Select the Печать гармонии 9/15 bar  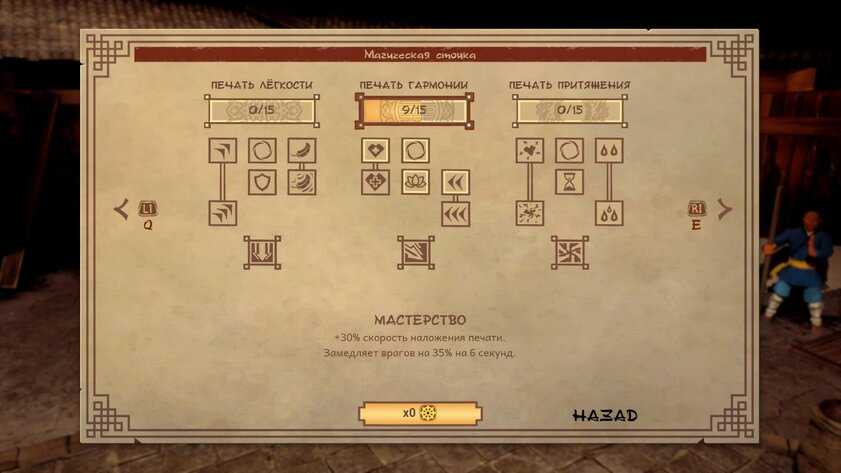click(414, 110)
